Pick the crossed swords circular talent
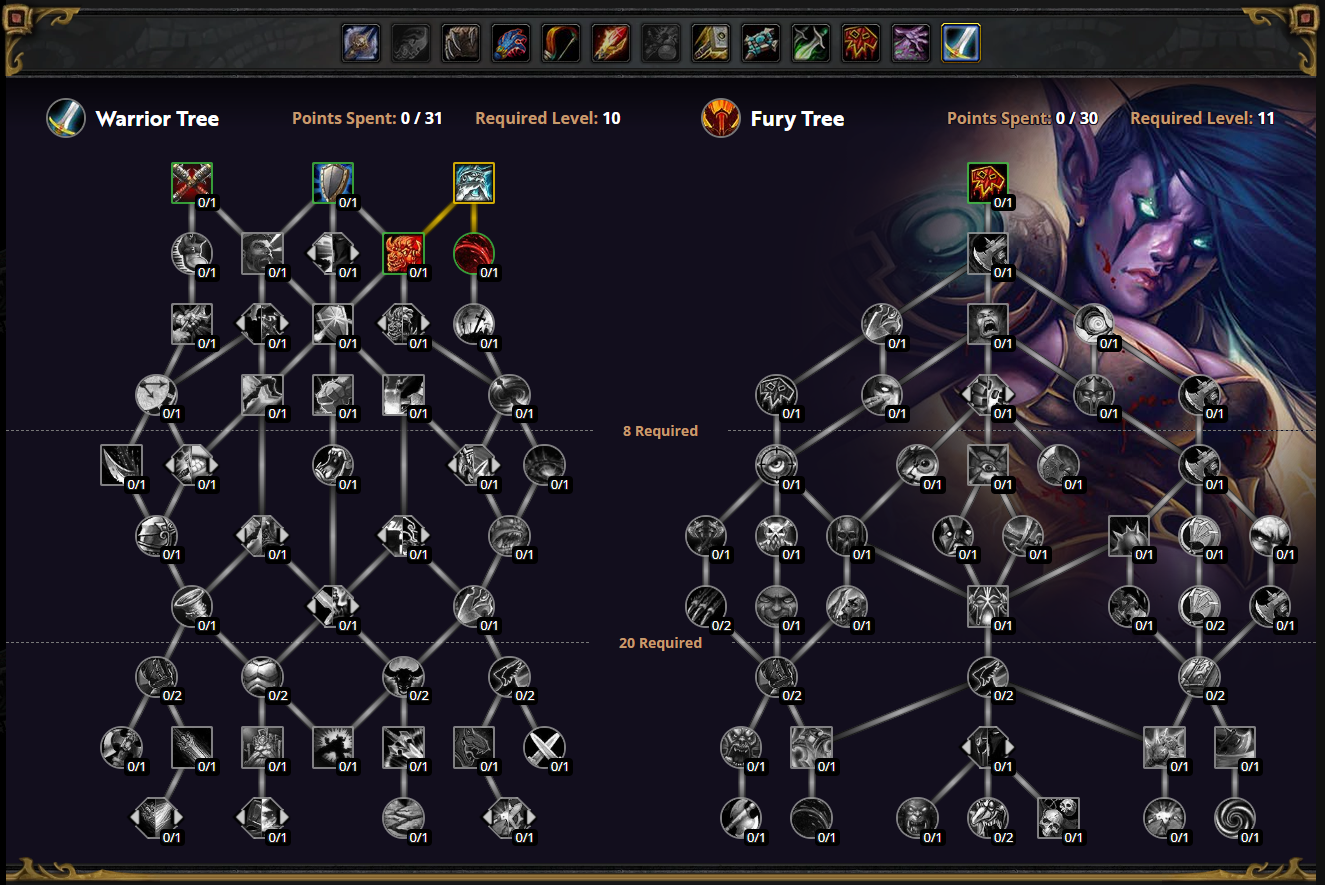The height and width of the screenshot is (885, 1325). click(544, 747)
